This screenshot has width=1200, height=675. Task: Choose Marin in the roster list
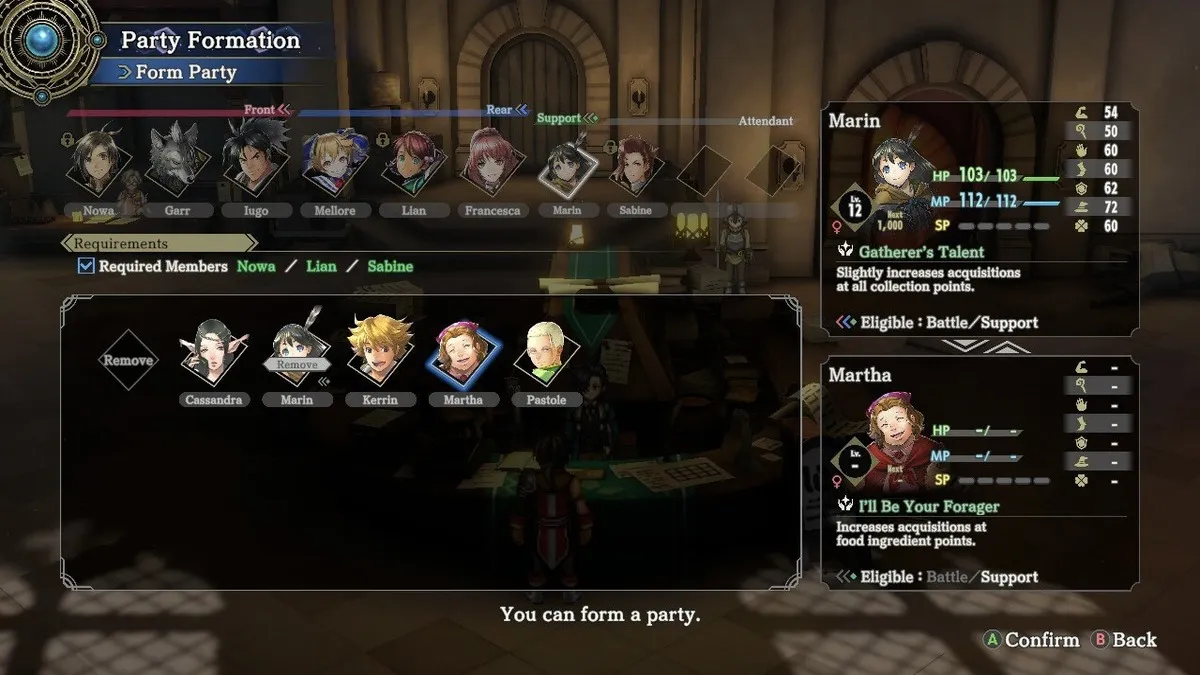point(296,357)
